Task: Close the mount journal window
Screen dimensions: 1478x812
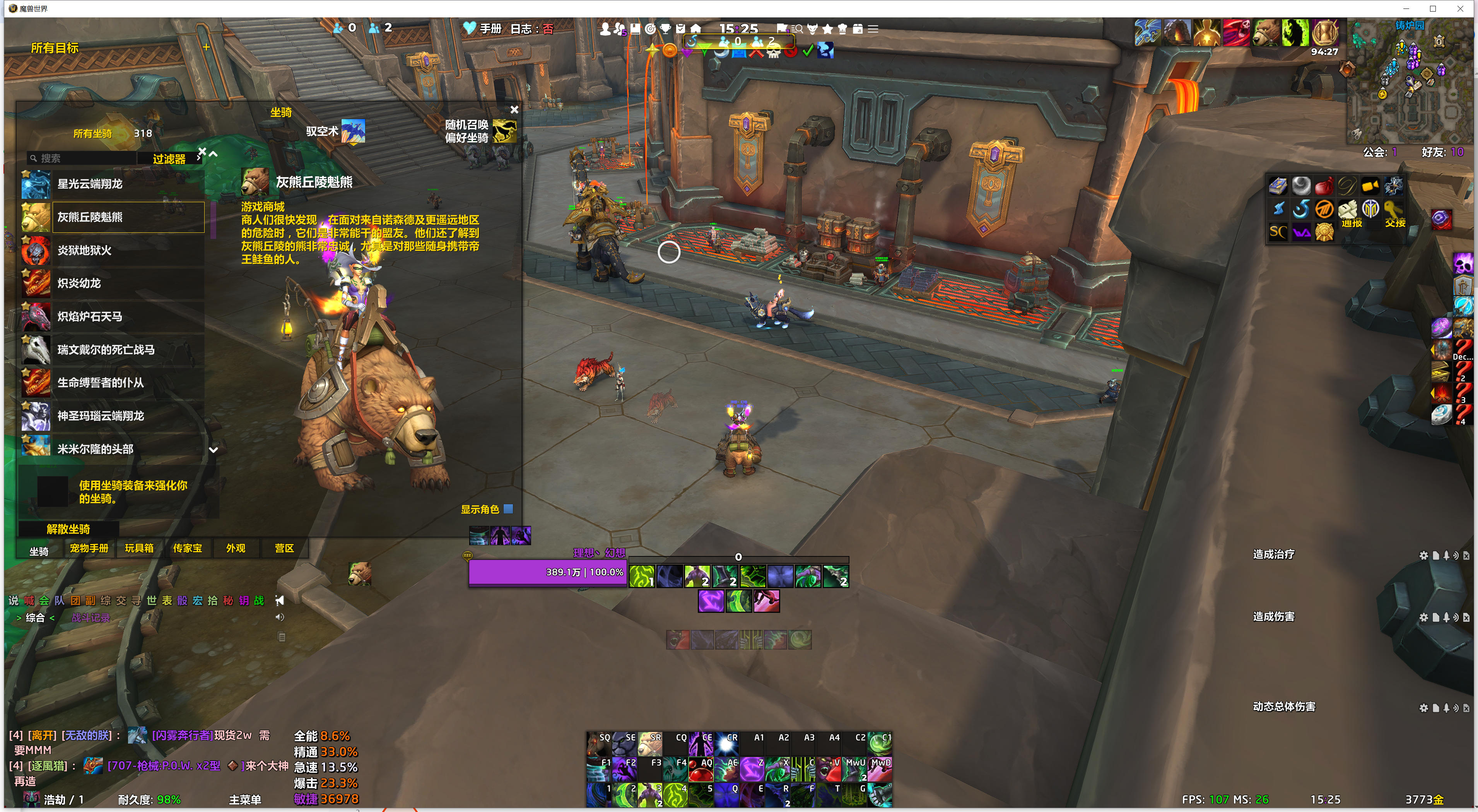Action: (x=514, y=109)
